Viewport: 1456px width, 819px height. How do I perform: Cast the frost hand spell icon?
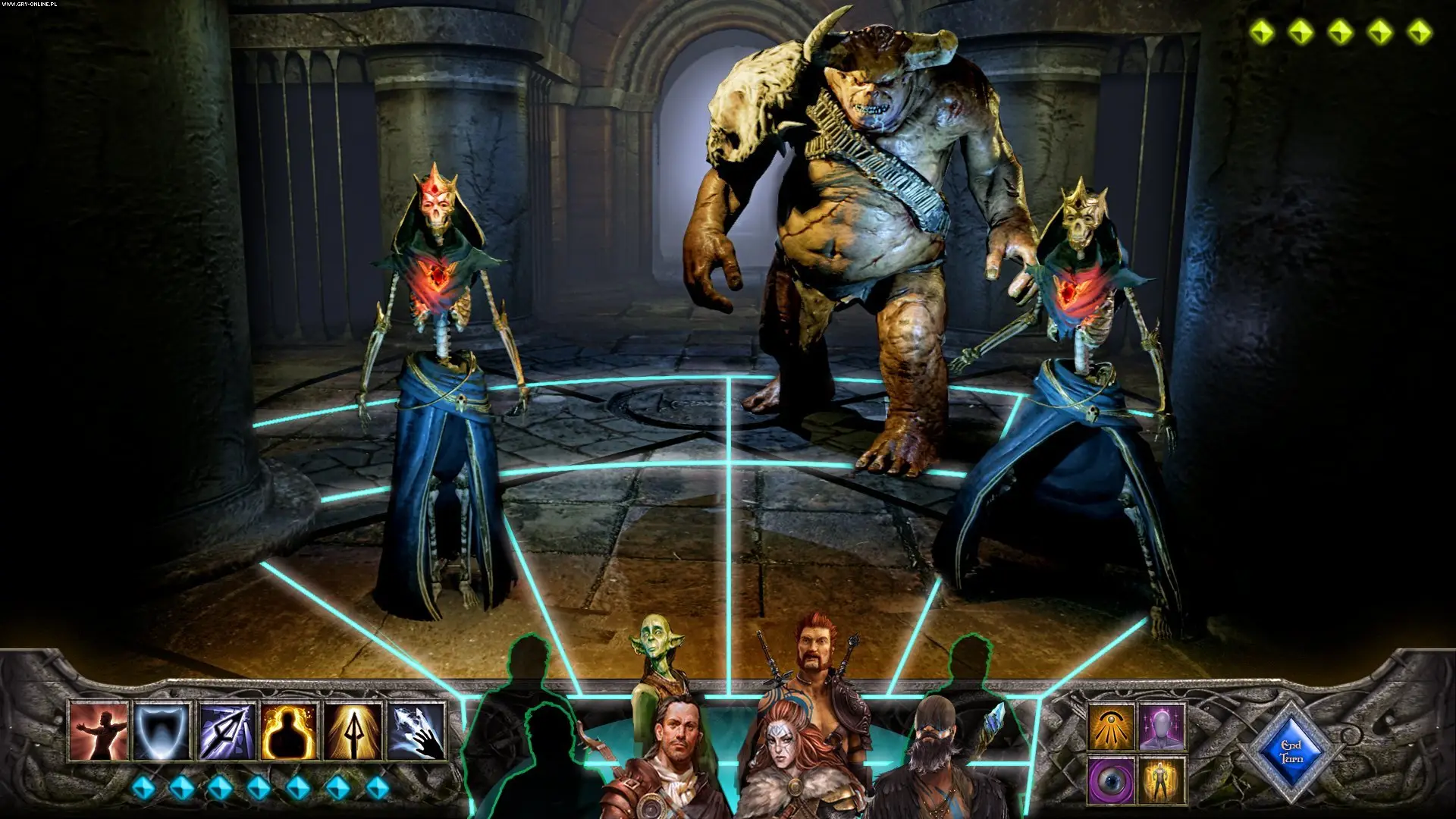pos(416,732)
